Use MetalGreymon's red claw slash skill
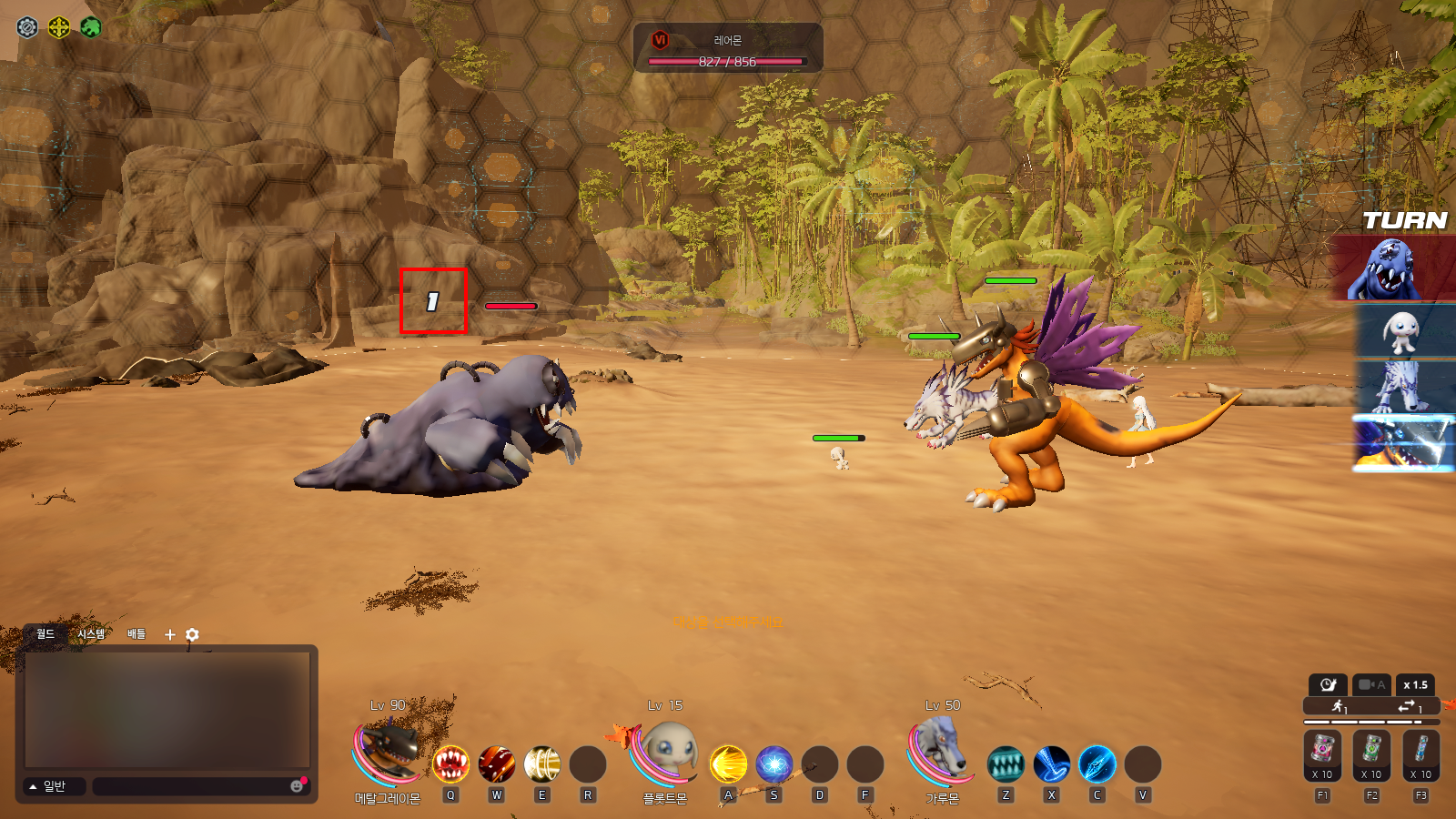Image resolution: width=1456 pixels, height=819 pixels. [497, 764]
